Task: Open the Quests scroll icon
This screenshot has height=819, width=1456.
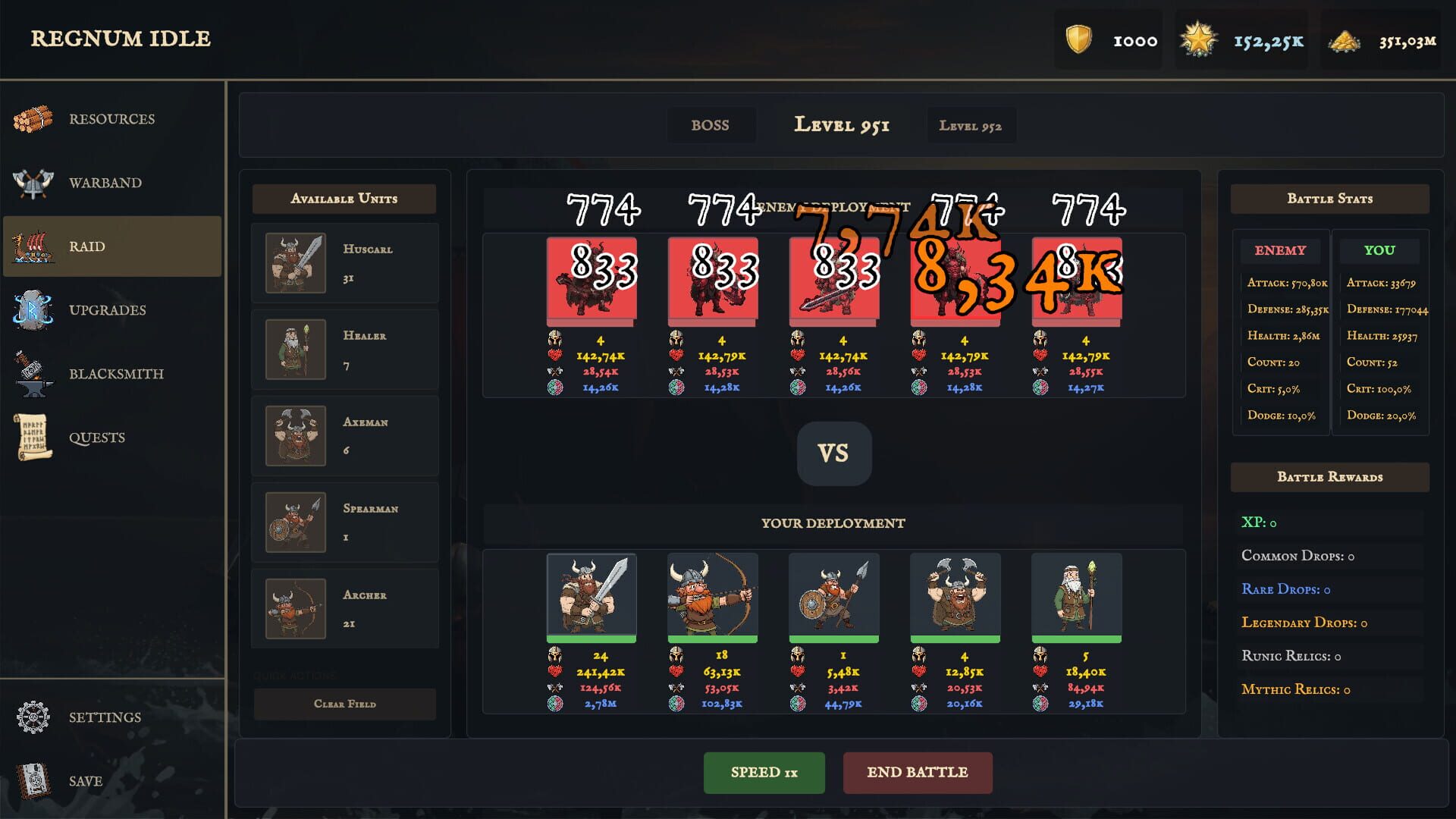Action: tap(32, 437)
